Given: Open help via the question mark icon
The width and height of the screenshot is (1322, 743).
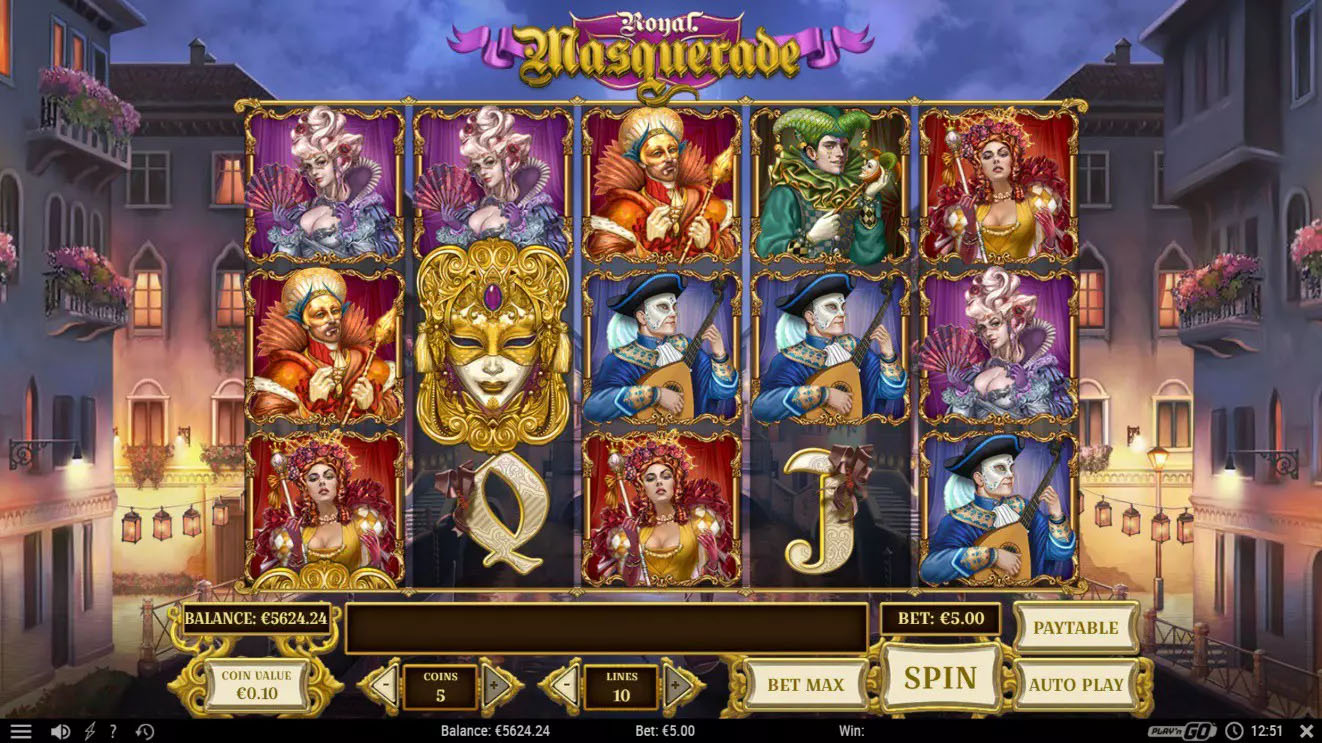Looking at the screenshot, I should click(x=113, y=729).
